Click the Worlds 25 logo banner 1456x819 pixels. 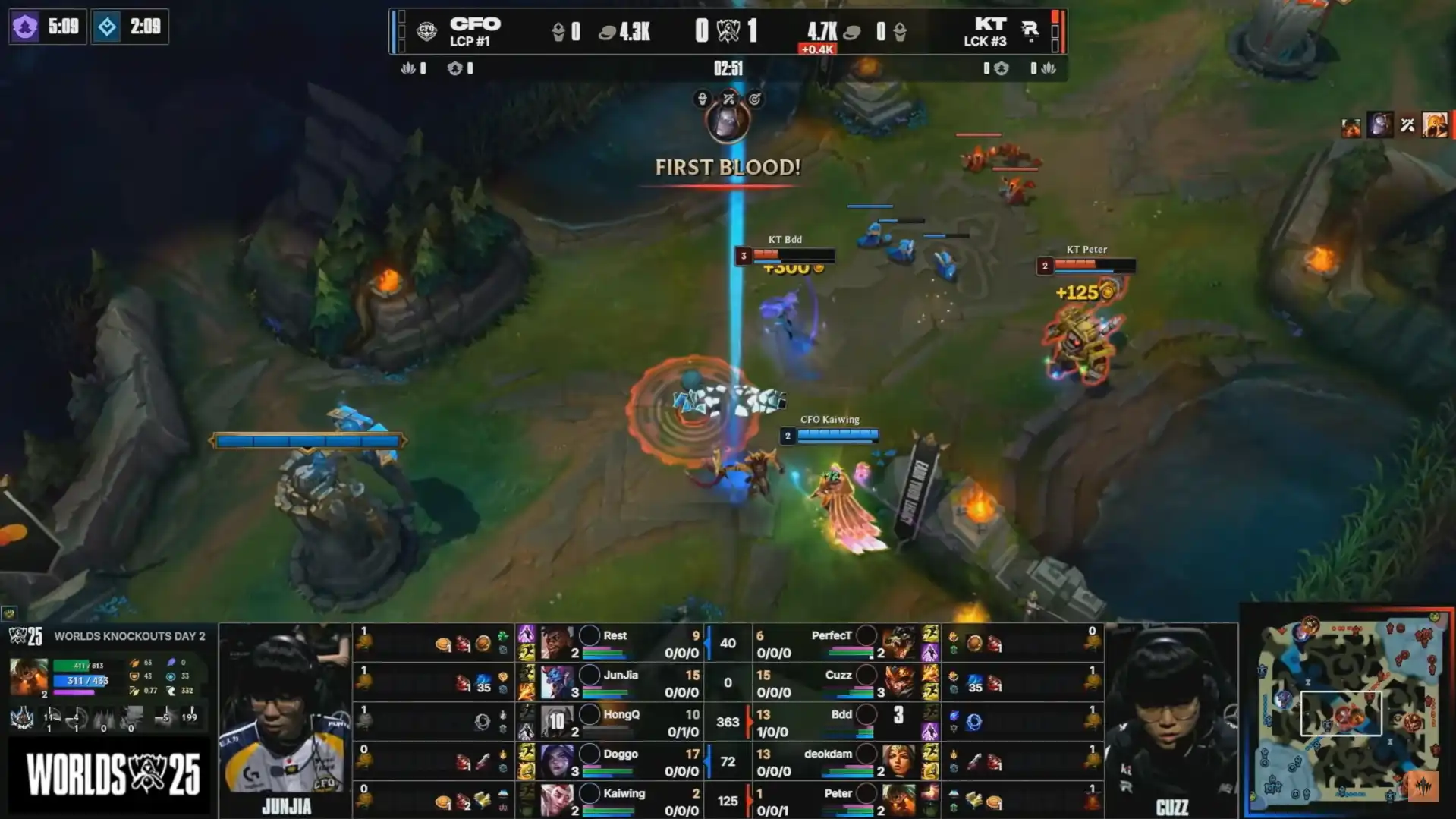tap(111, 775)
